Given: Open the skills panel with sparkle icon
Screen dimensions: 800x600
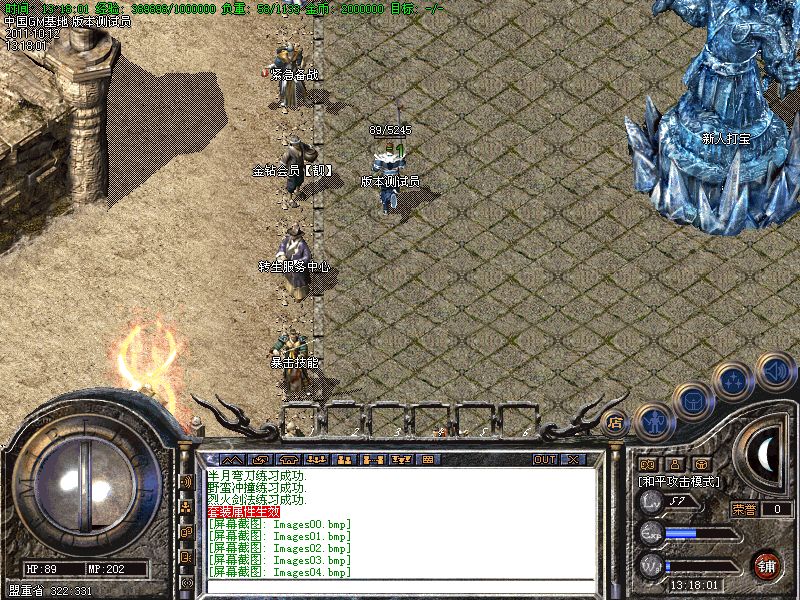Looking at the screenshot, I should coord(735,381).
